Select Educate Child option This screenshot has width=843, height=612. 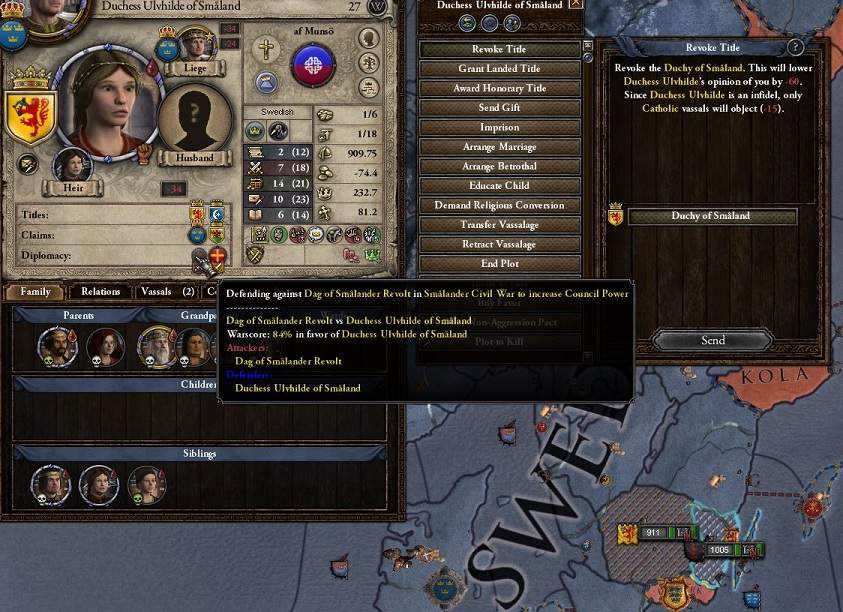(499, 186)
